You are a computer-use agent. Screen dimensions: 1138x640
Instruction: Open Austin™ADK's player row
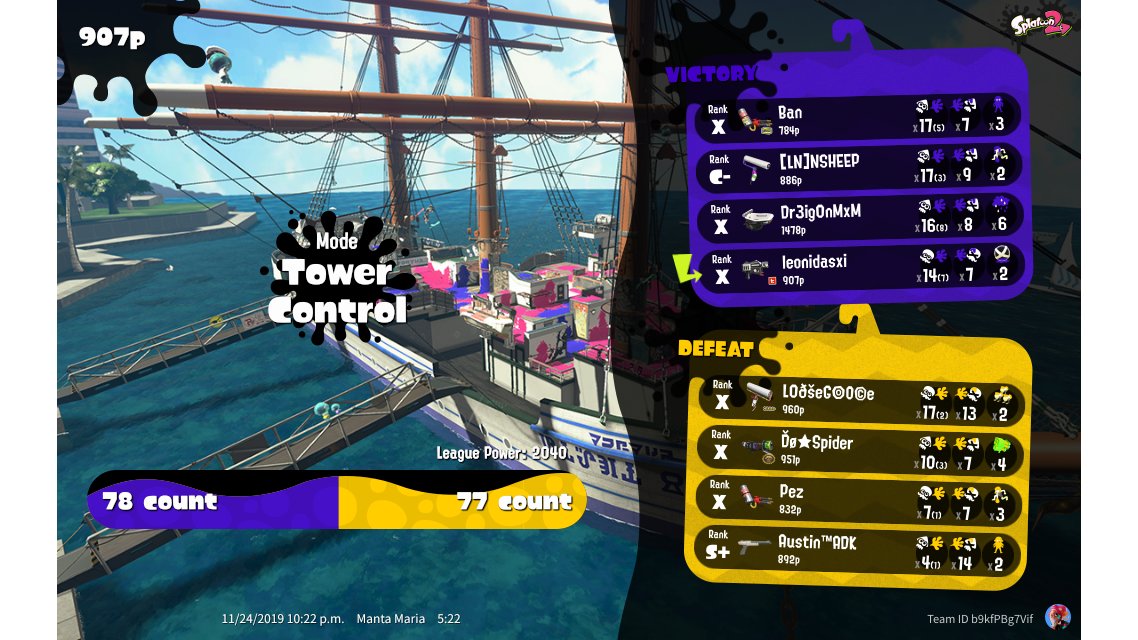[x=857, y=549]
